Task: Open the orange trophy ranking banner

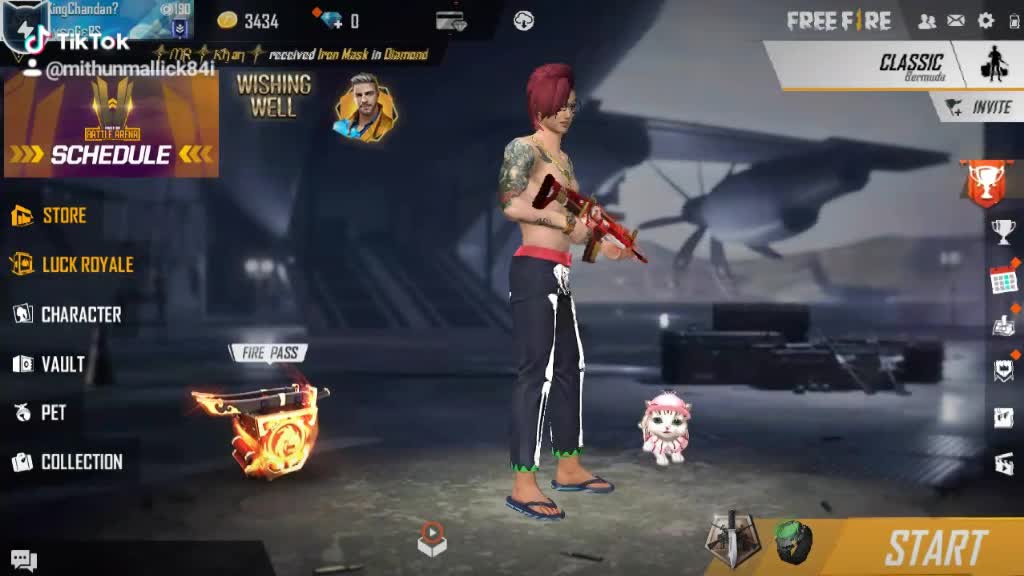Action: [x=985, y=183]
